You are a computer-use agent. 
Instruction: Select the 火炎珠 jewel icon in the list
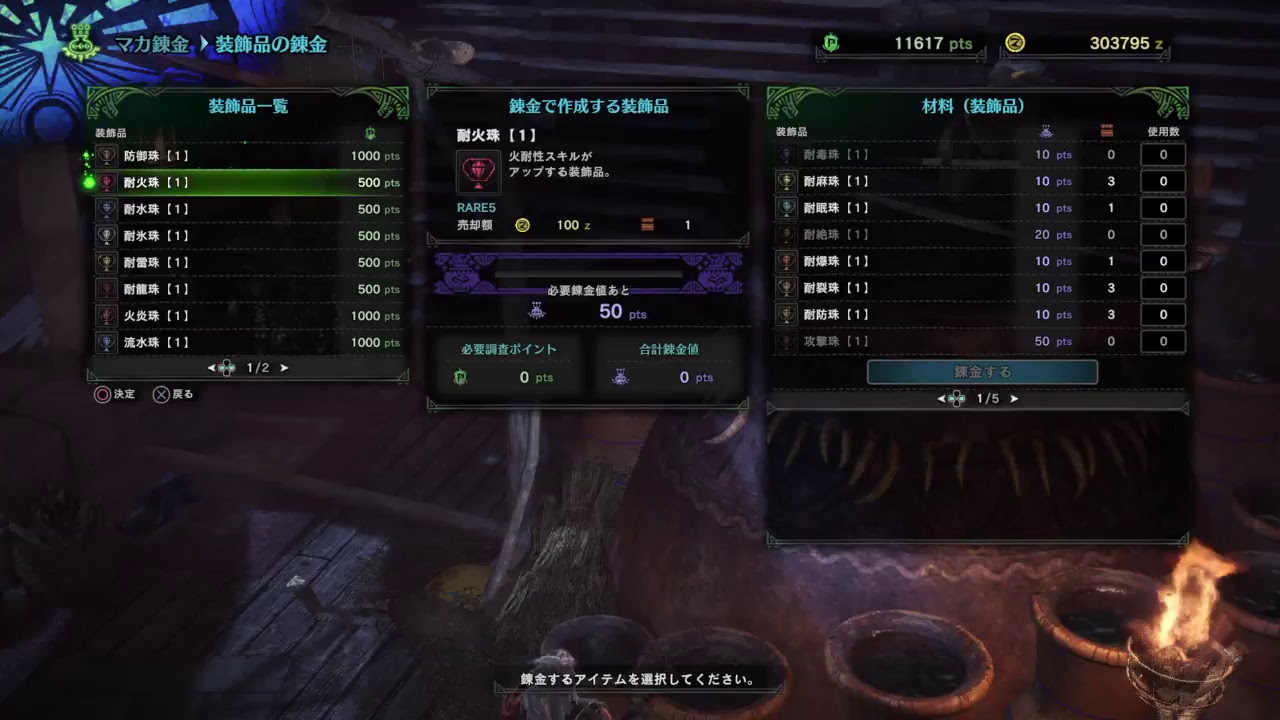pyautogui.click(x=107, y=315)
